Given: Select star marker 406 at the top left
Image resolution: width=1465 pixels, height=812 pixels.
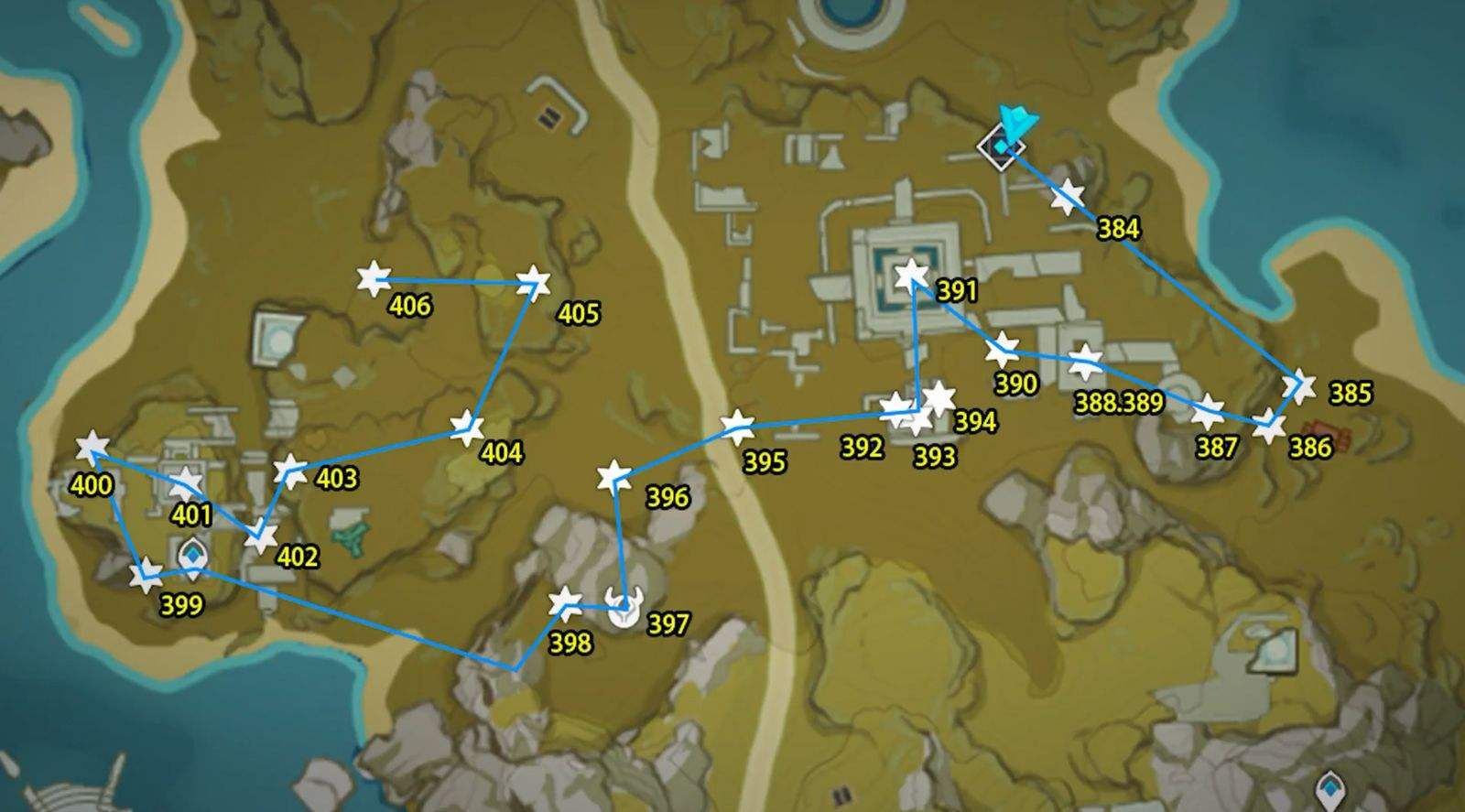Looking at the screenshot, I should [375, 277].
